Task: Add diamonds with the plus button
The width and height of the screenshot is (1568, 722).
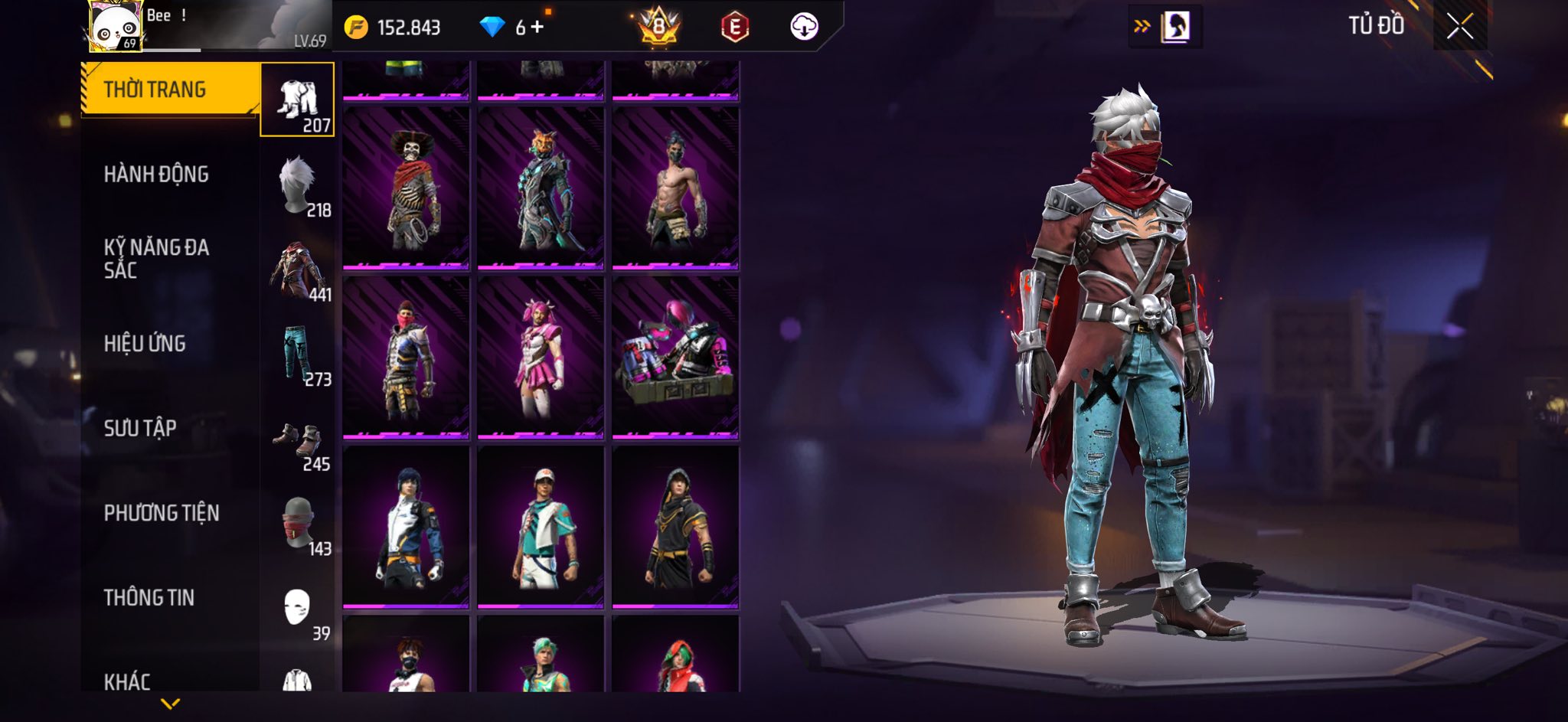Action: tap(537, 27)
